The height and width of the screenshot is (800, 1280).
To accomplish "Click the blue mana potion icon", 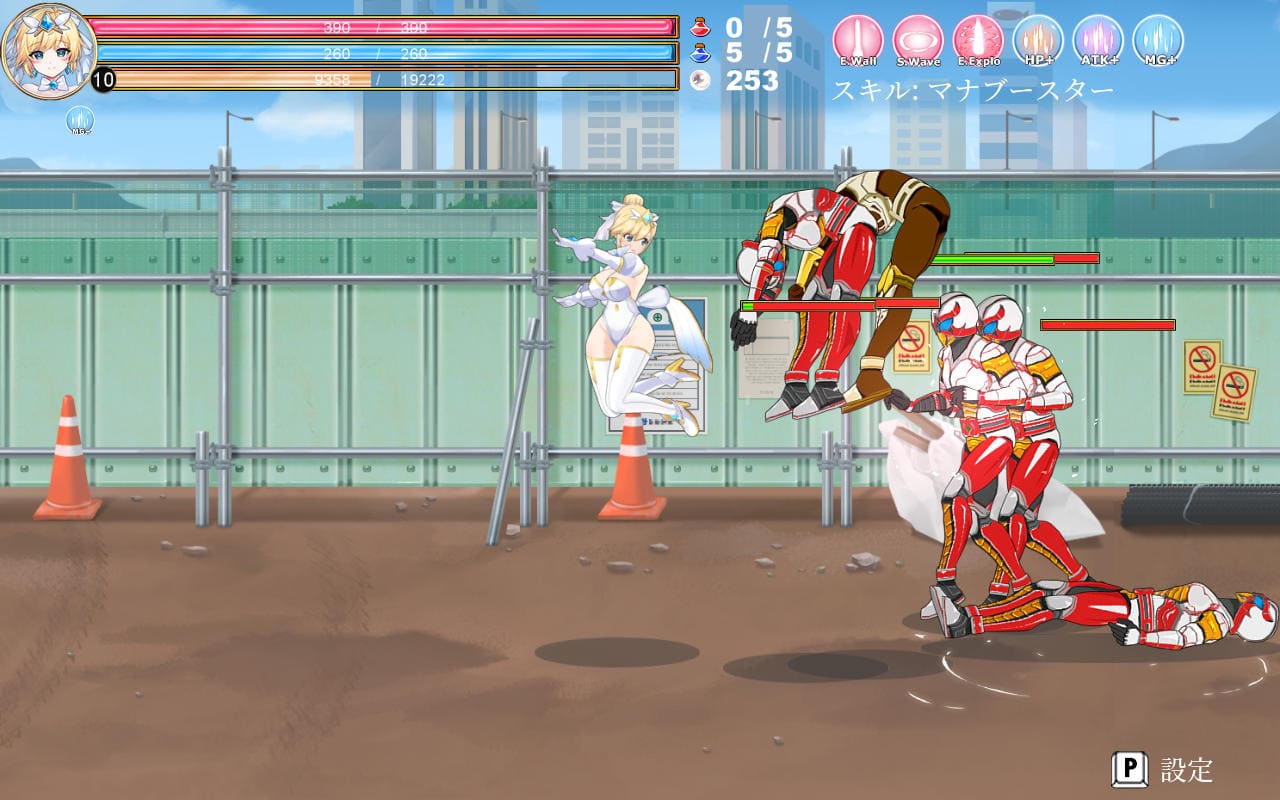I will coord(701,53).
